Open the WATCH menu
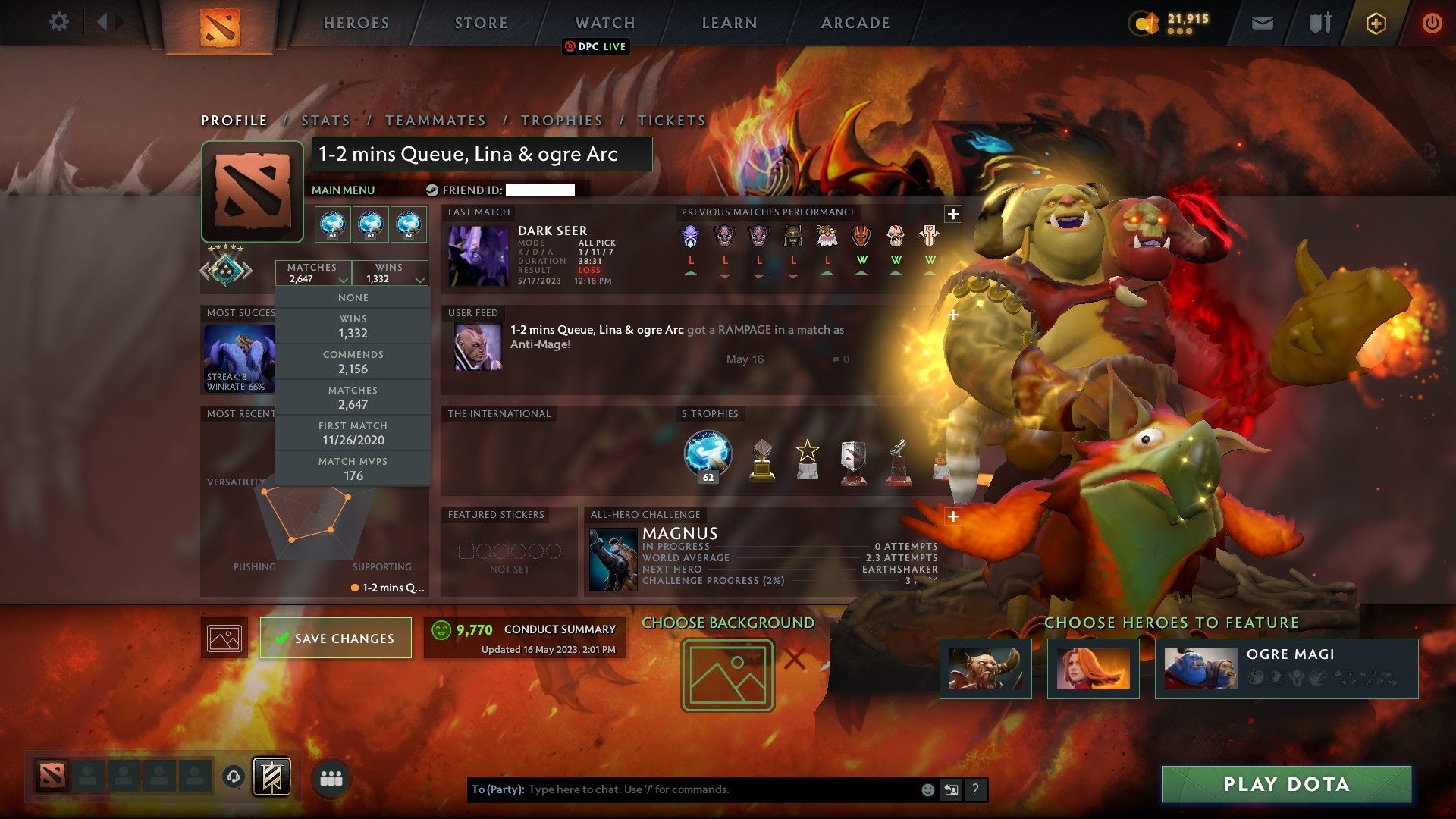 click(x=604, y=23)
